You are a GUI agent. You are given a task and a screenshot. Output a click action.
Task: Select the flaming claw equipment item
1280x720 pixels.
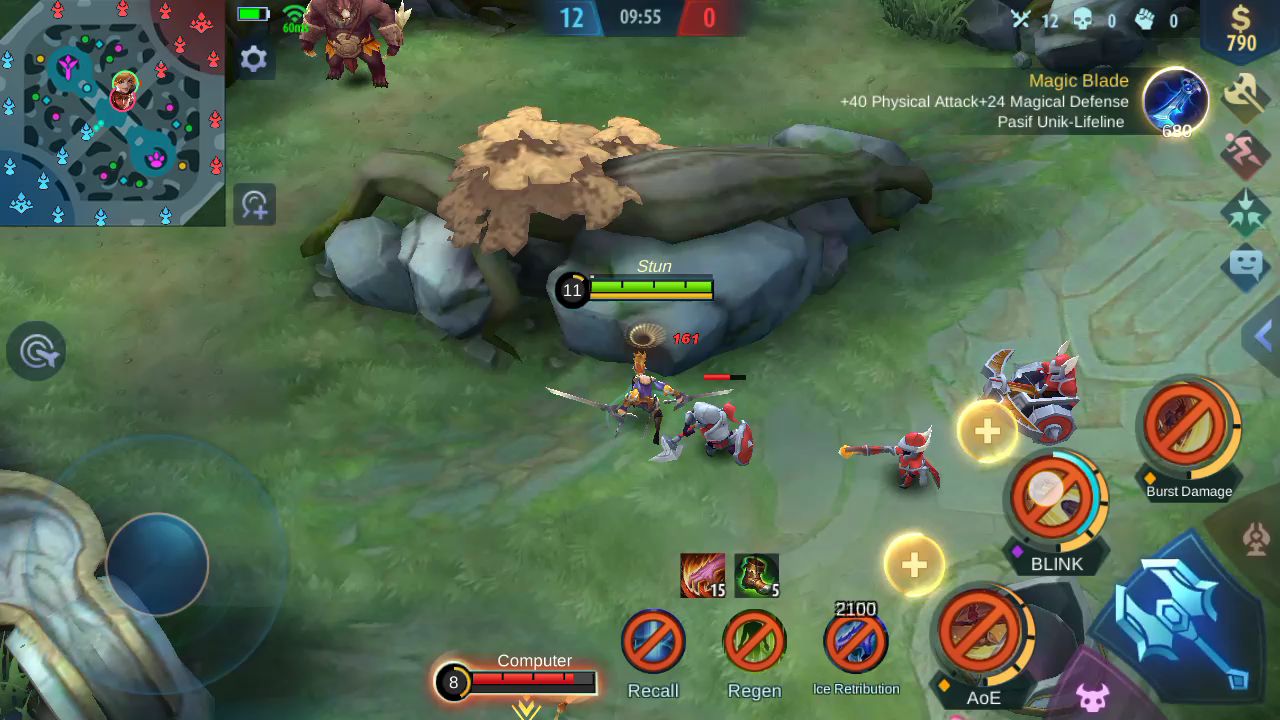tap(702, 575)
